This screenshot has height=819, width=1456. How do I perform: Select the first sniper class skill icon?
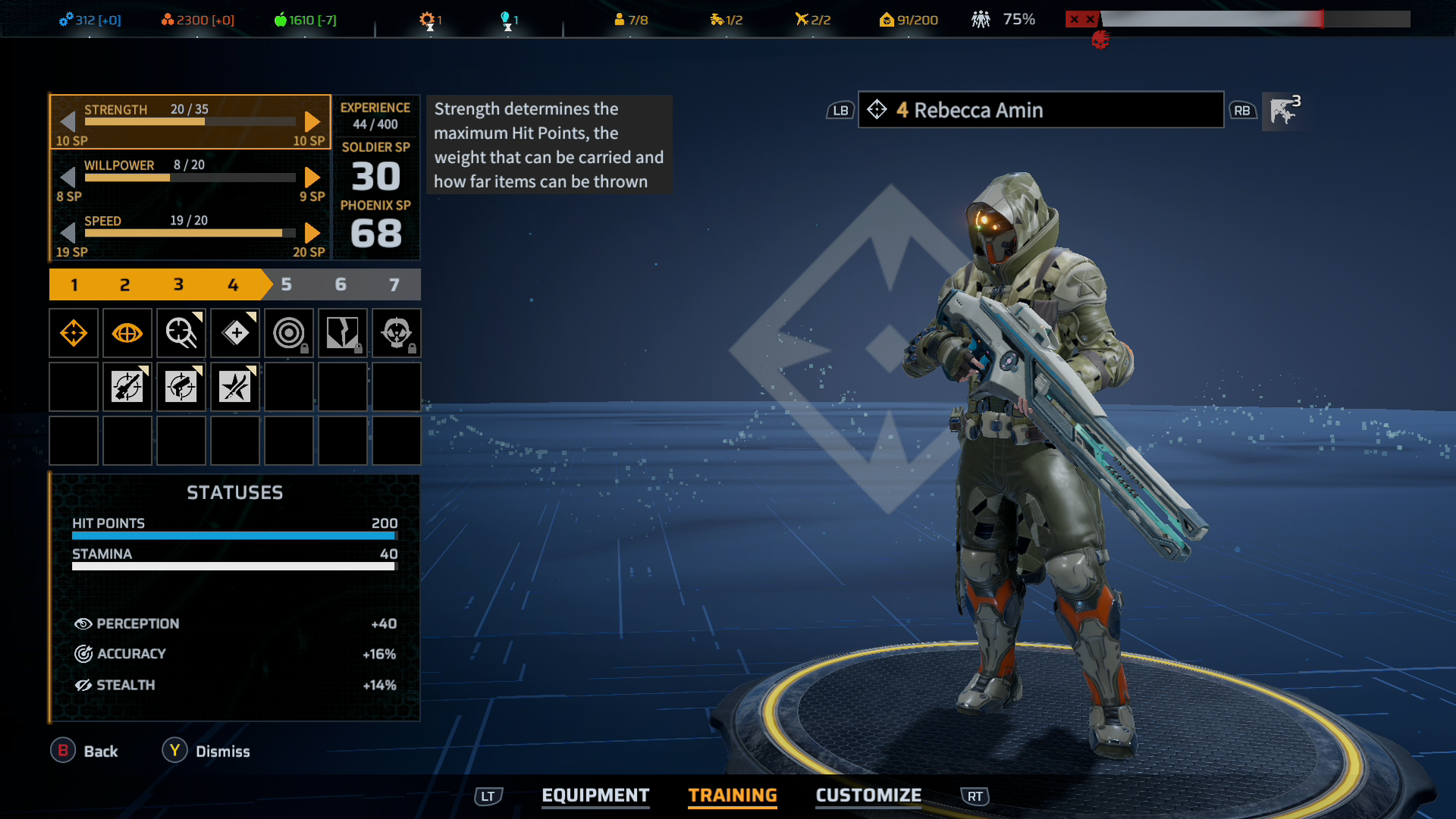tap(74, 333)
